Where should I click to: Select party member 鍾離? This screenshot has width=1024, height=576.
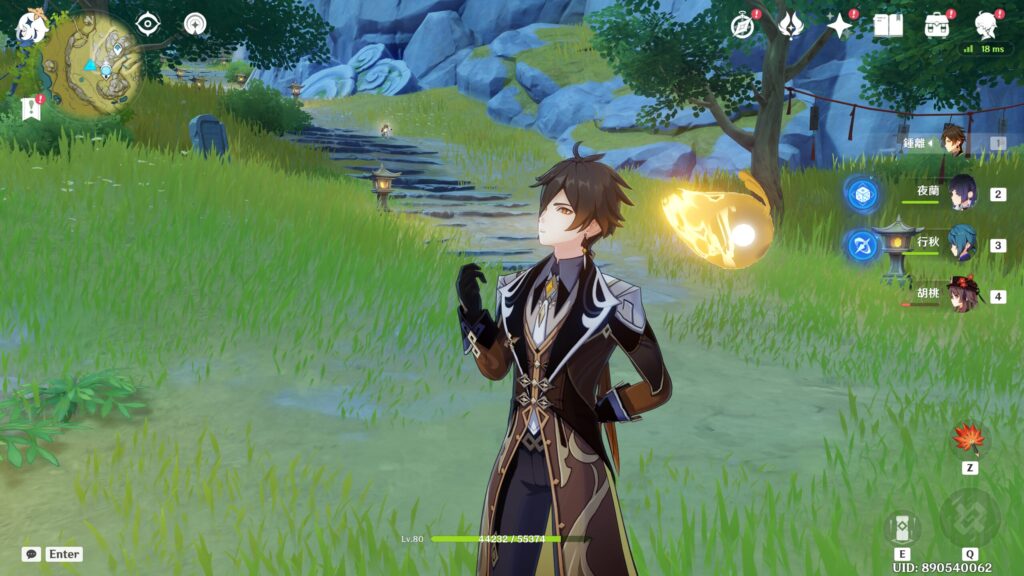coord(954,141)
